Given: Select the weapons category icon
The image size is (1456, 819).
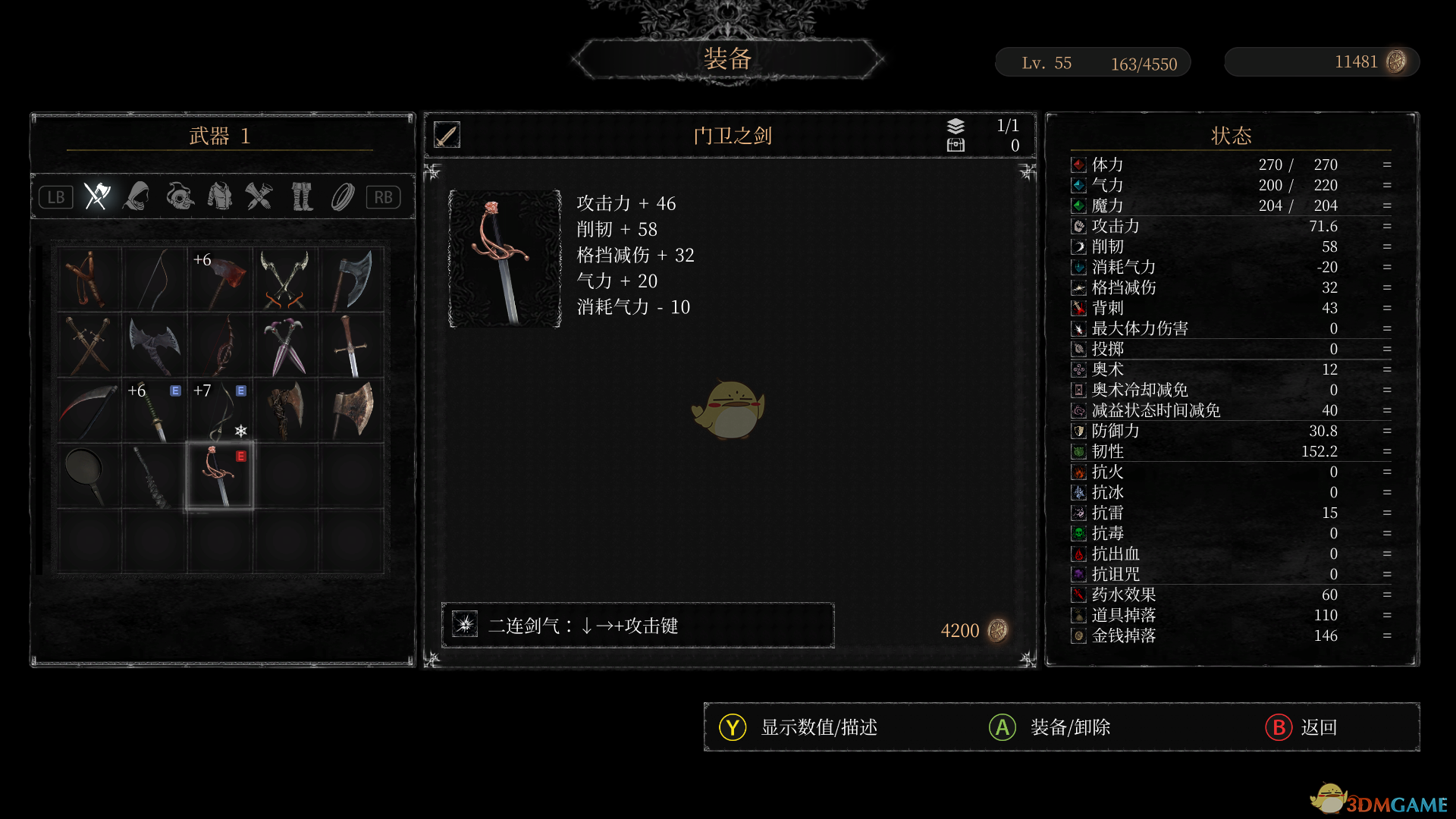Looking at the screenshot, I should pos(96,196).
